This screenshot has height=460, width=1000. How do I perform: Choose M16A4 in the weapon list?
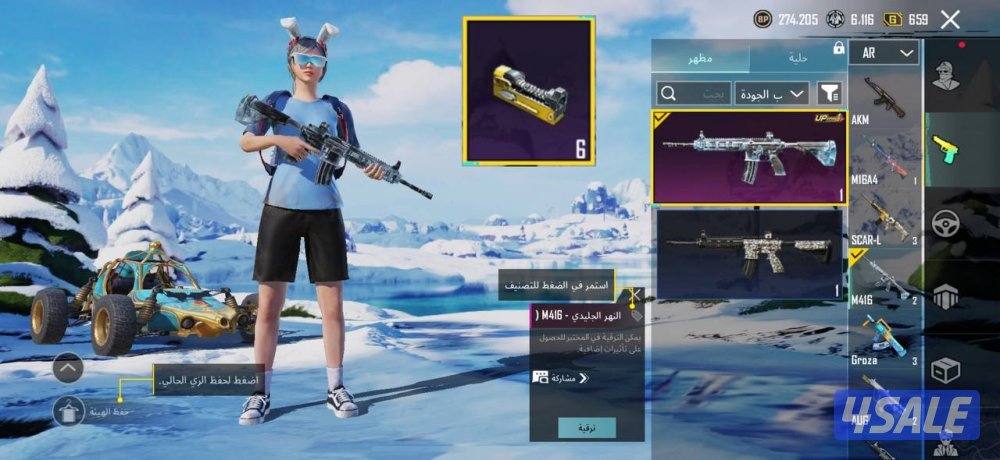885,160
